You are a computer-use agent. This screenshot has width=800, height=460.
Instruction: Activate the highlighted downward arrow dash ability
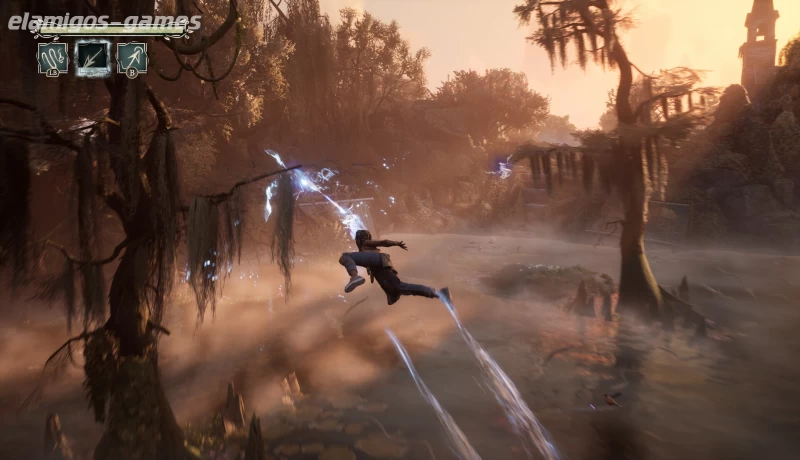[x=92, y=57]
